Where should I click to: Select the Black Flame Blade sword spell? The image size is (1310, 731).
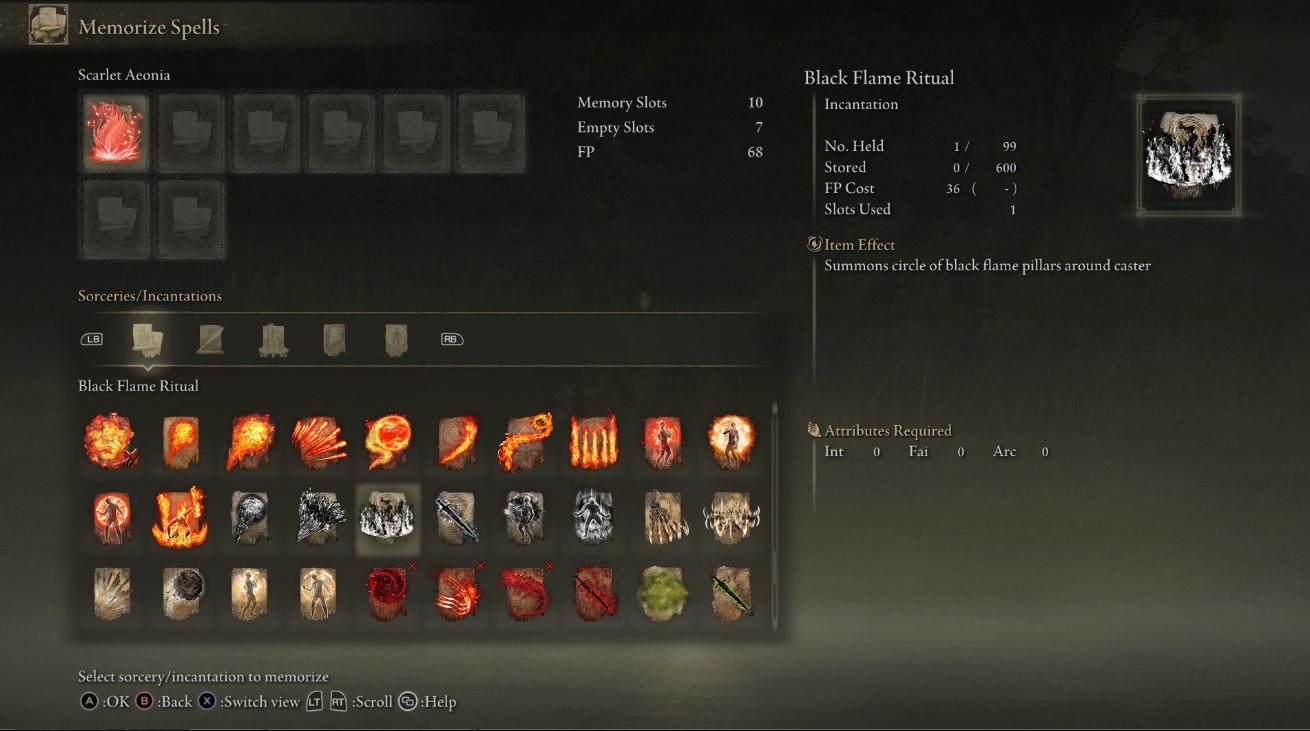click(x=457, y=518)
